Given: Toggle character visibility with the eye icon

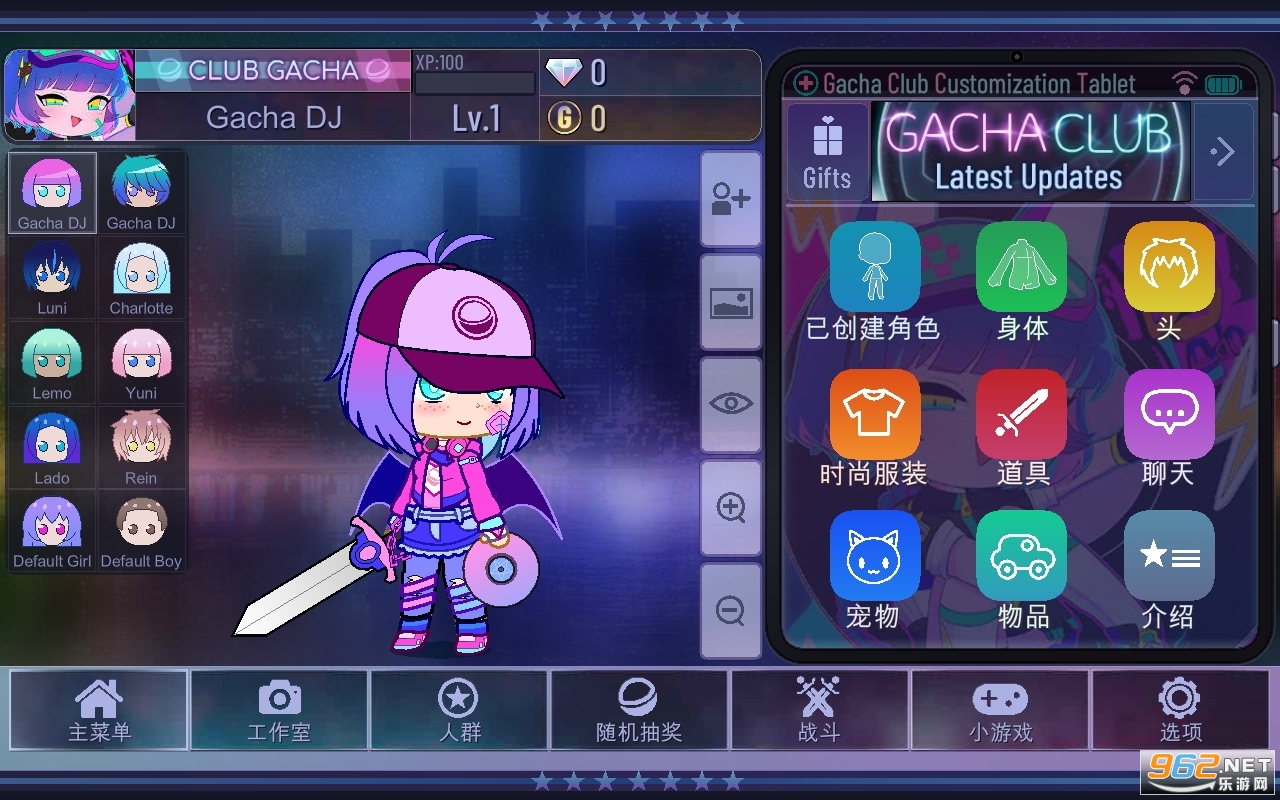Looking at the screenshot, I should 731,403.
